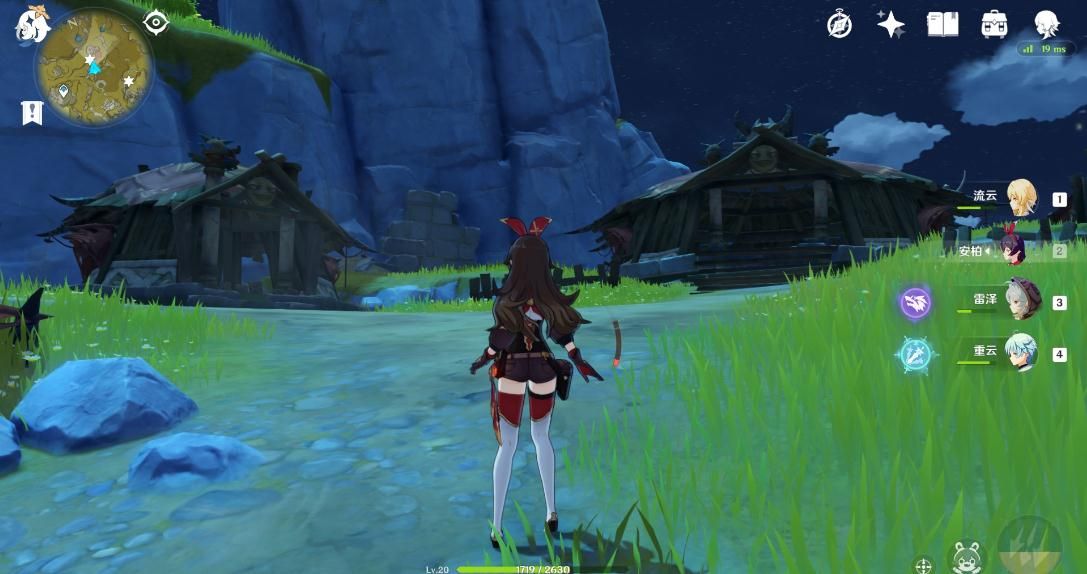Activate the elemental sight eye icon
The image size is (1087, 574).
[156, 22]
